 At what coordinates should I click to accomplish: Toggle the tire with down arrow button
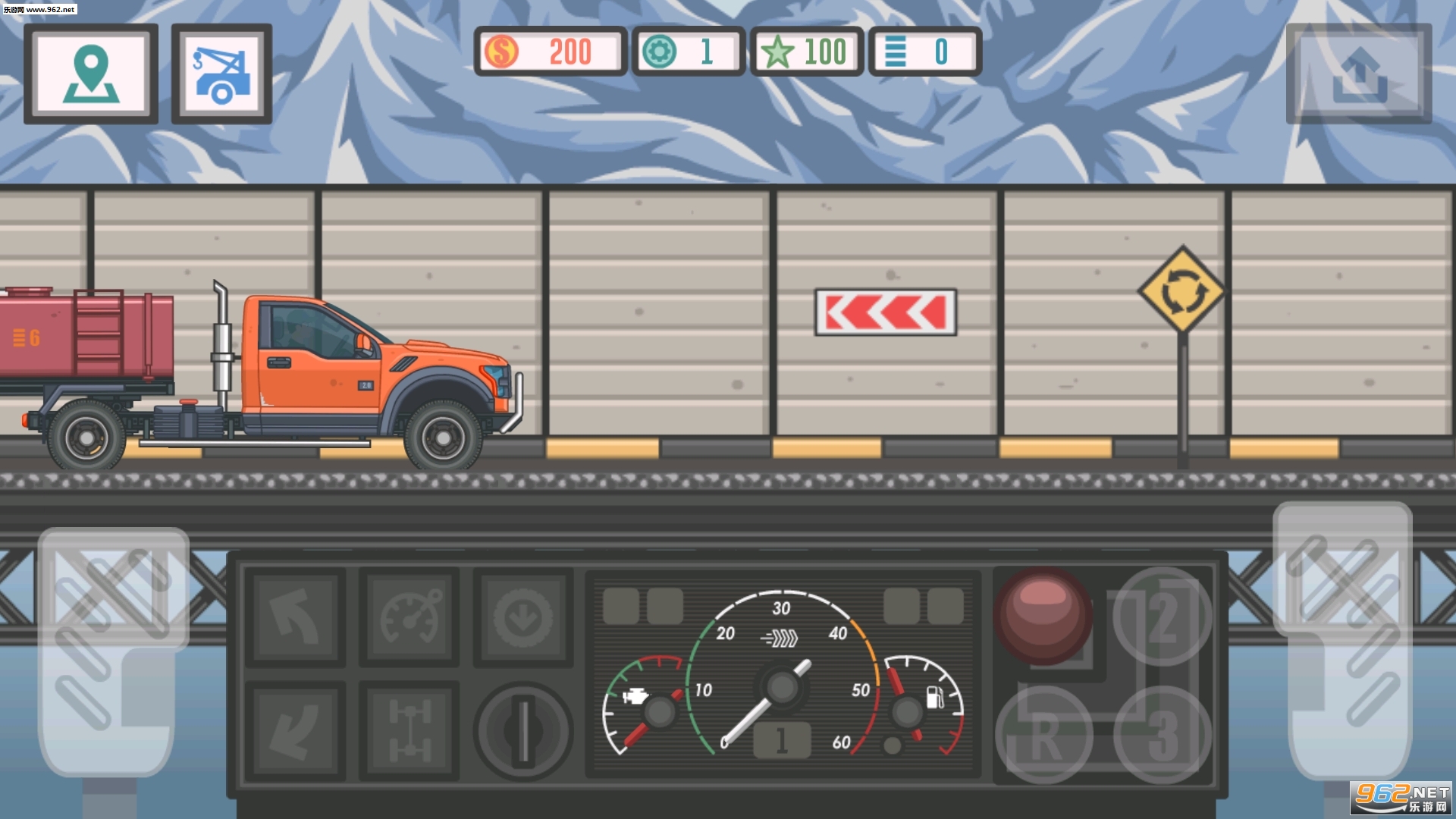pyautogui.click(x=523, y=617)
